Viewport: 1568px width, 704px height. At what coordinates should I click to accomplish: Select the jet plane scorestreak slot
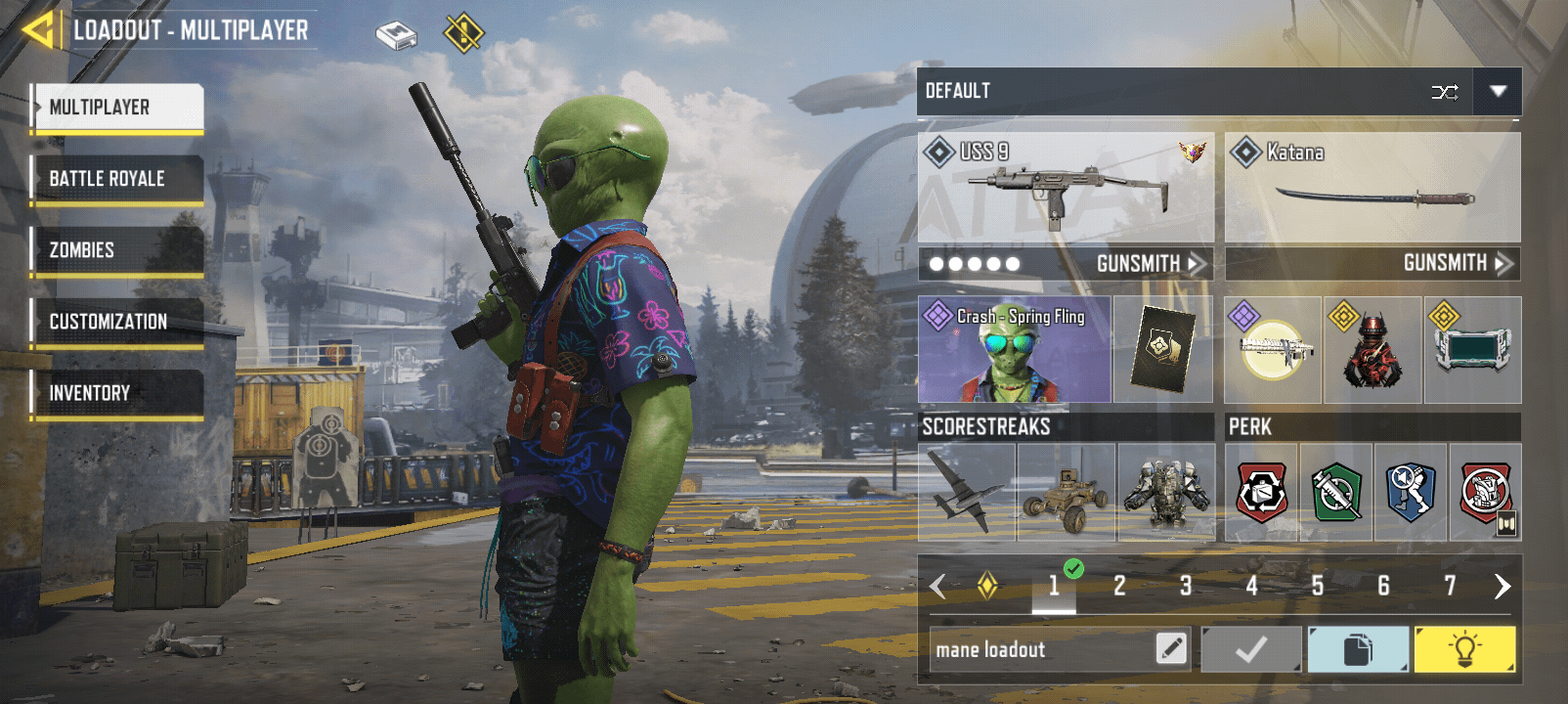[x=967, y=492]
